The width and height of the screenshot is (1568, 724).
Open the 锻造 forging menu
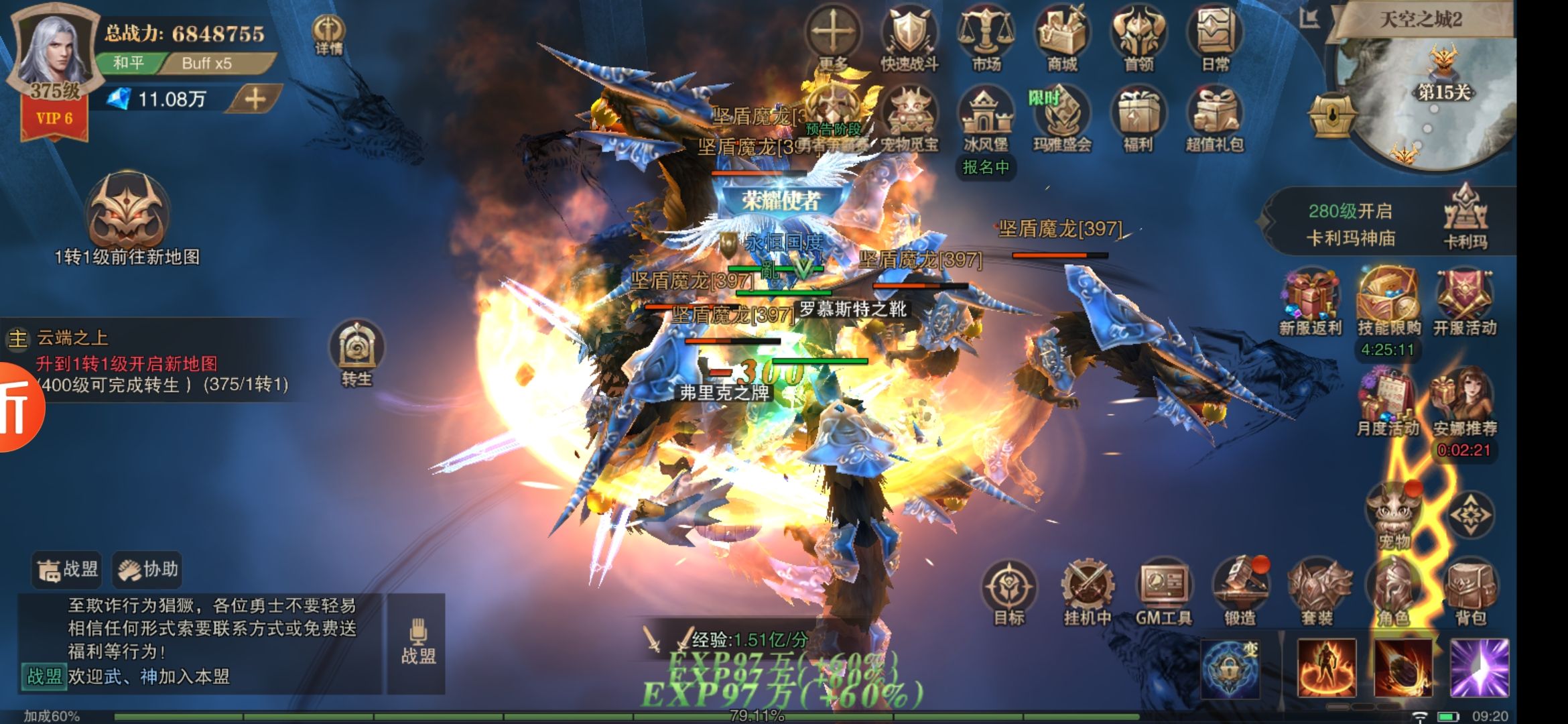coord(1240,590)
